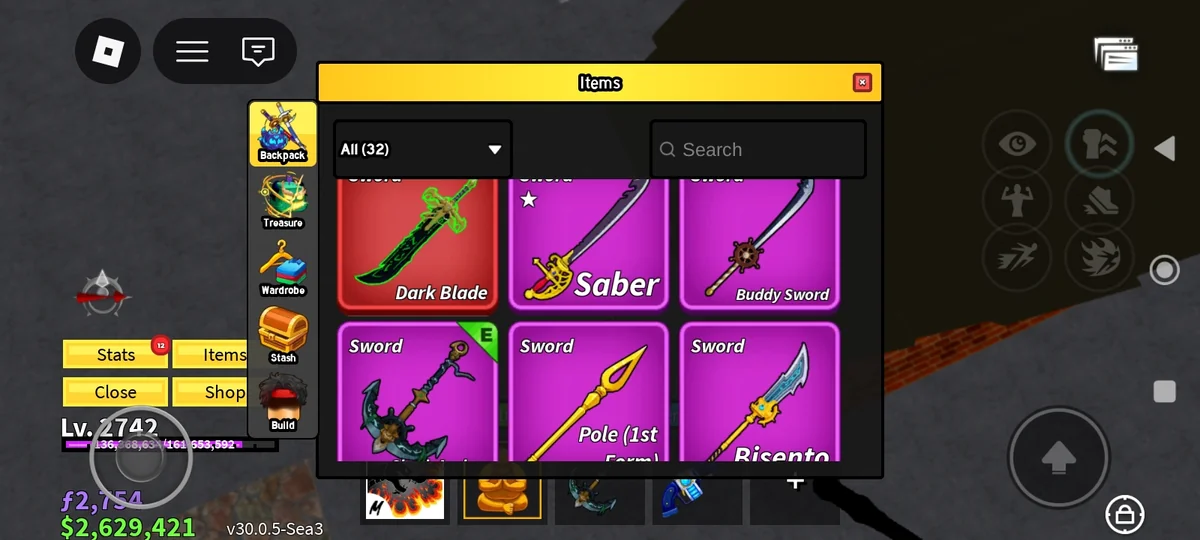Select the equipped anchor sword tile
Image resolution: width=1200 pixels, height=540 pixels.
417,395
